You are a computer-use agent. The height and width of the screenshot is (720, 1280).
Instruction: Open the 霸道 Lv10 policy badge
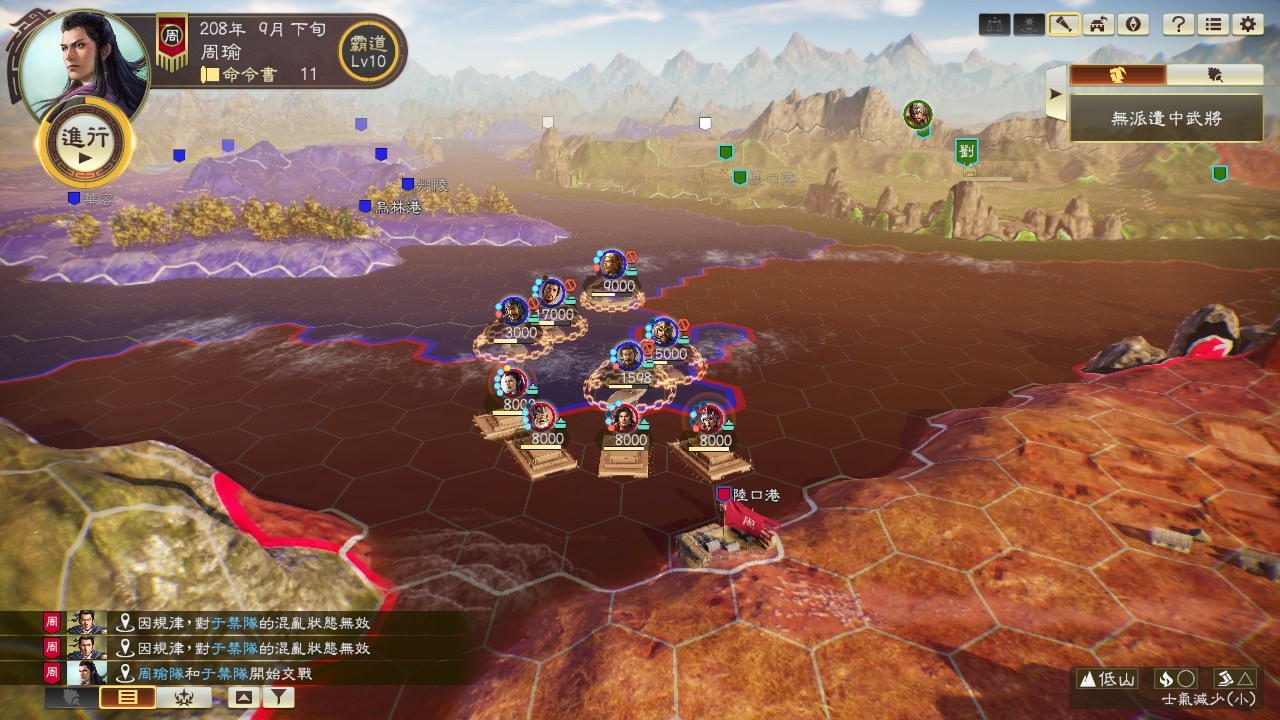[368, 48]
